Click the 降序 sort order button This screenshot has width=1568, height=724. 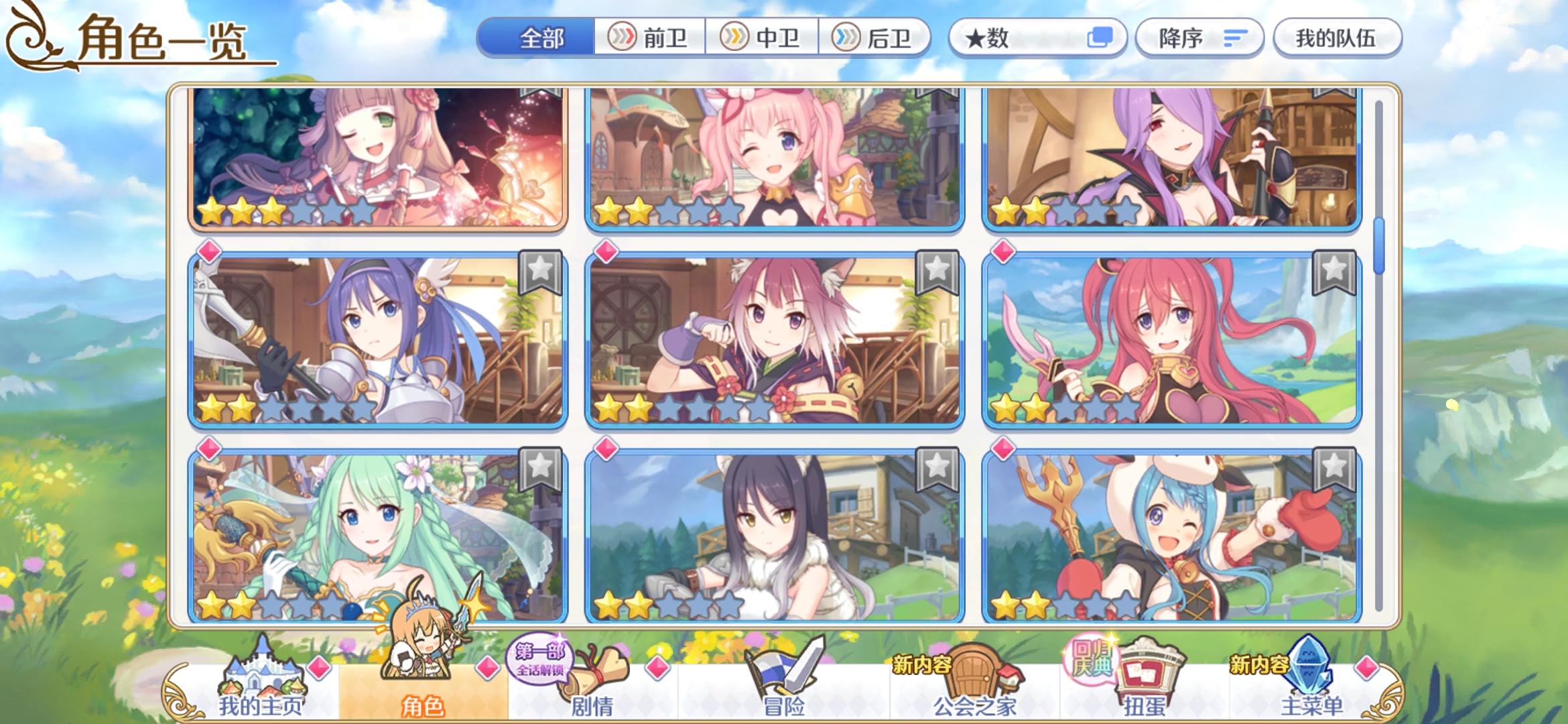pos(1199,38)
